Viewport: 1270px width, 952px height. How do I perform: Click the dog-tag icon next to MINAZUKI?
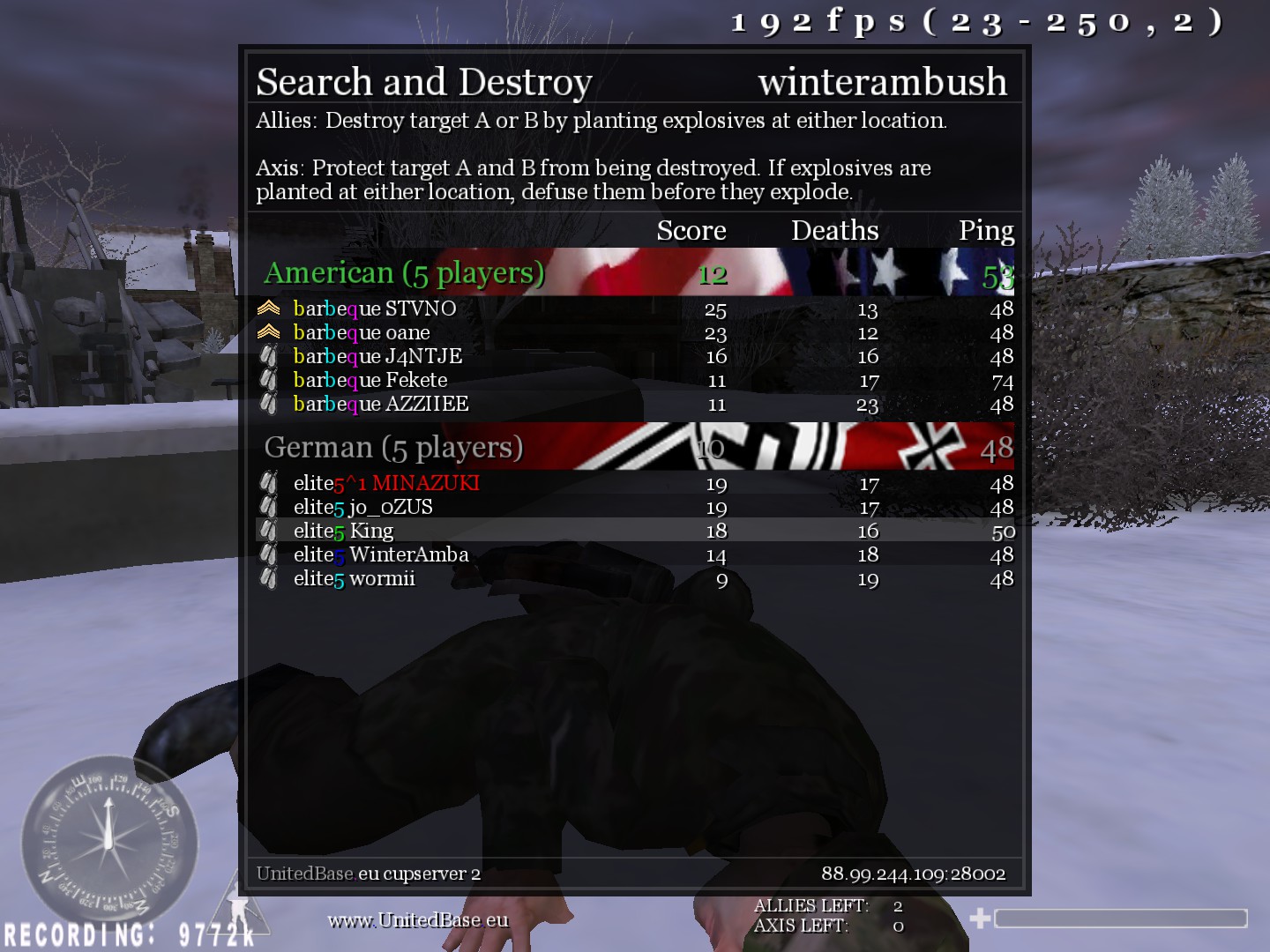(x=269, y=483)
